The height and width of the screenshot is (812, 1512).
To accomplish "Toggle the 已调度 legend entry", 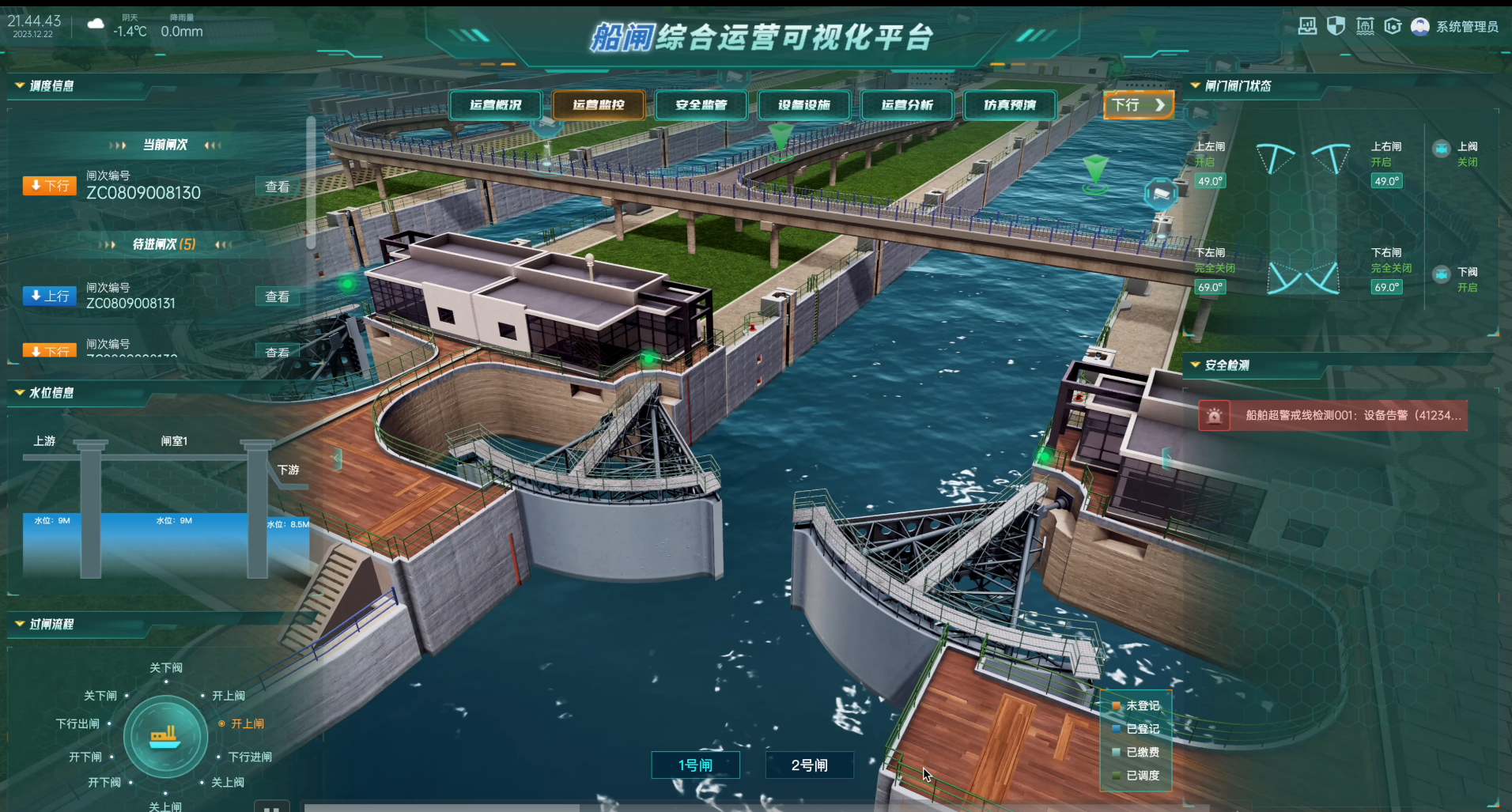I will click(x=1142, y=775).
